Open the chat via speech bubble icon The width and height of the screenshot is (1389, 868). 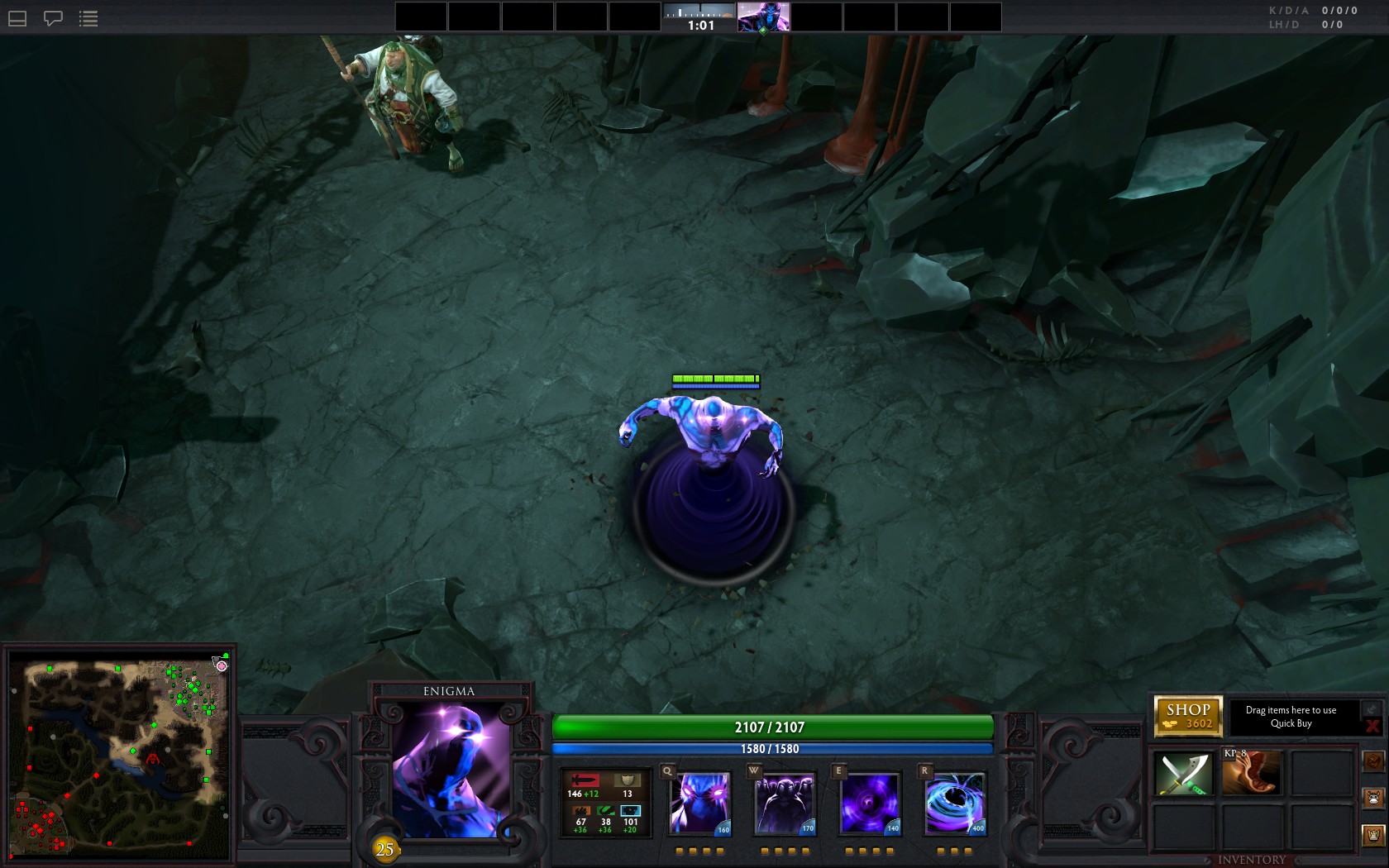point(52,18)
